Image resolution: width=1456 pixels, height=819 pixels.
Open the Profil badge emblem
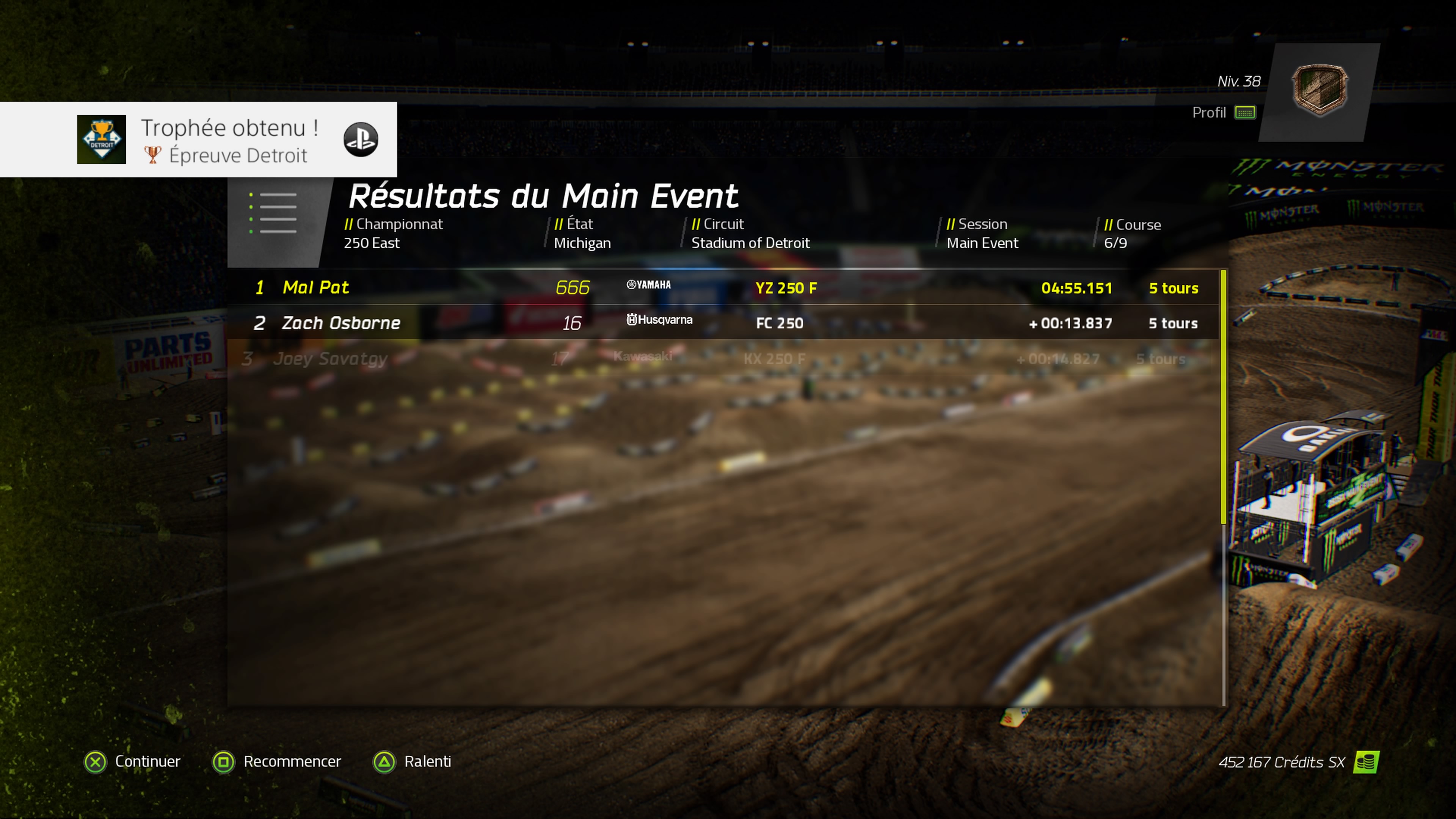click(1319, 91)
